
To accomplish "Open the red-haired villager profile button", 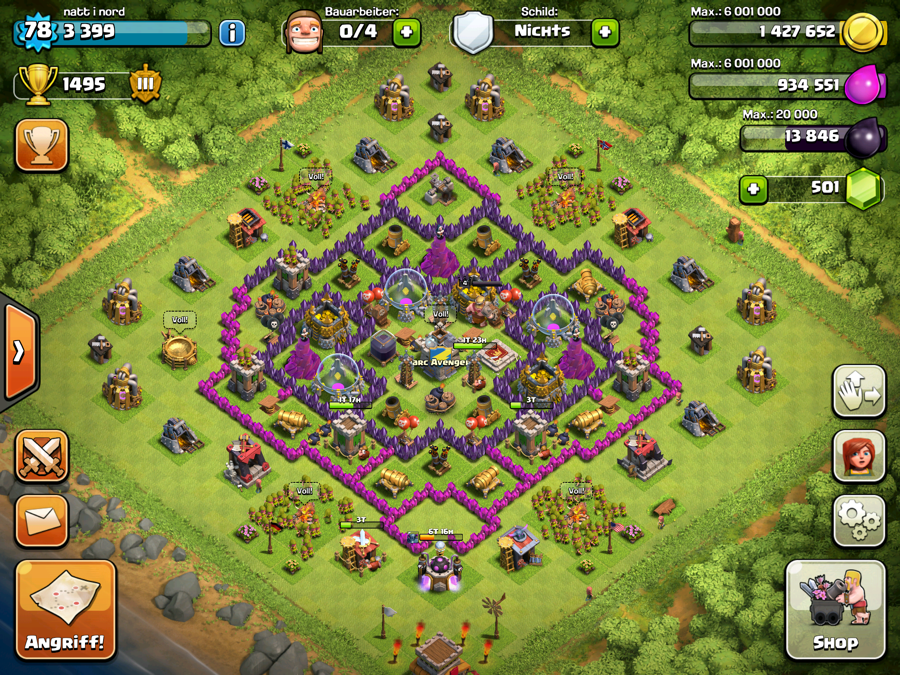I will click(x=858, y=456).
